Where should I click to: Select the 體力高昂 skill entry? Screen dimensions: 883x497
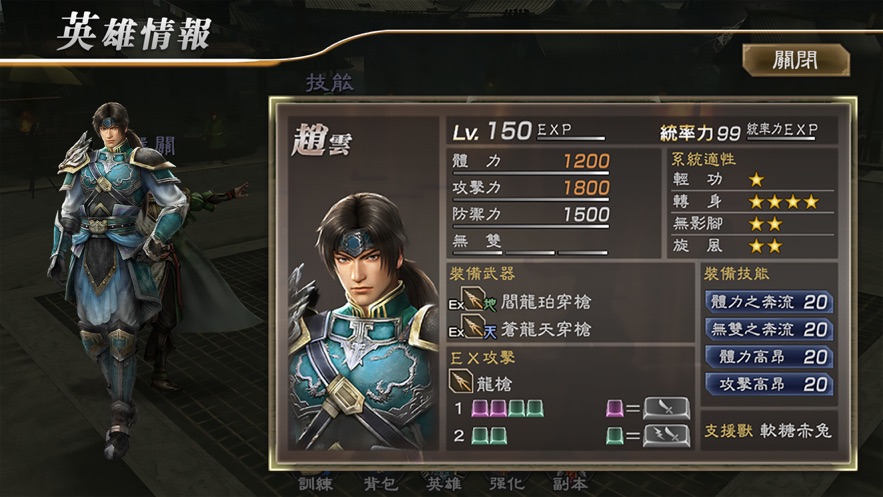tap(769, 357)
